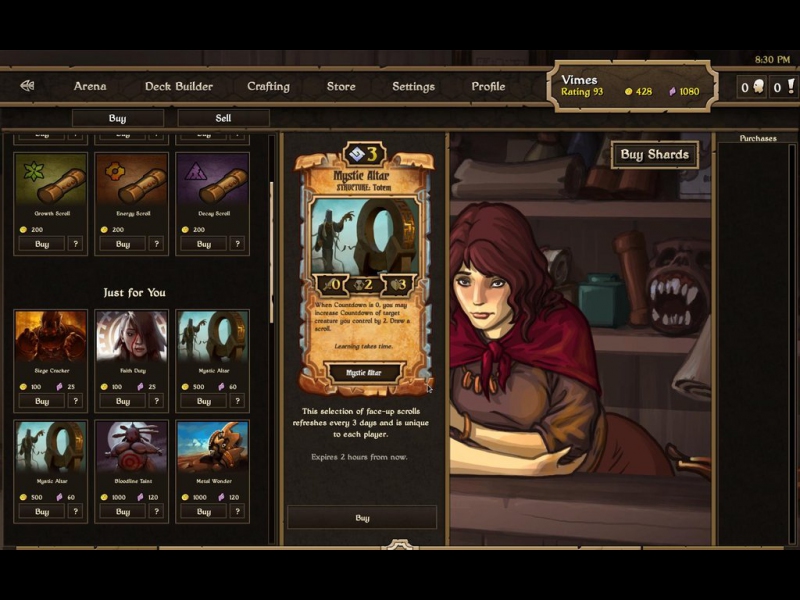Select the Store menu entry

pos(341,86)
